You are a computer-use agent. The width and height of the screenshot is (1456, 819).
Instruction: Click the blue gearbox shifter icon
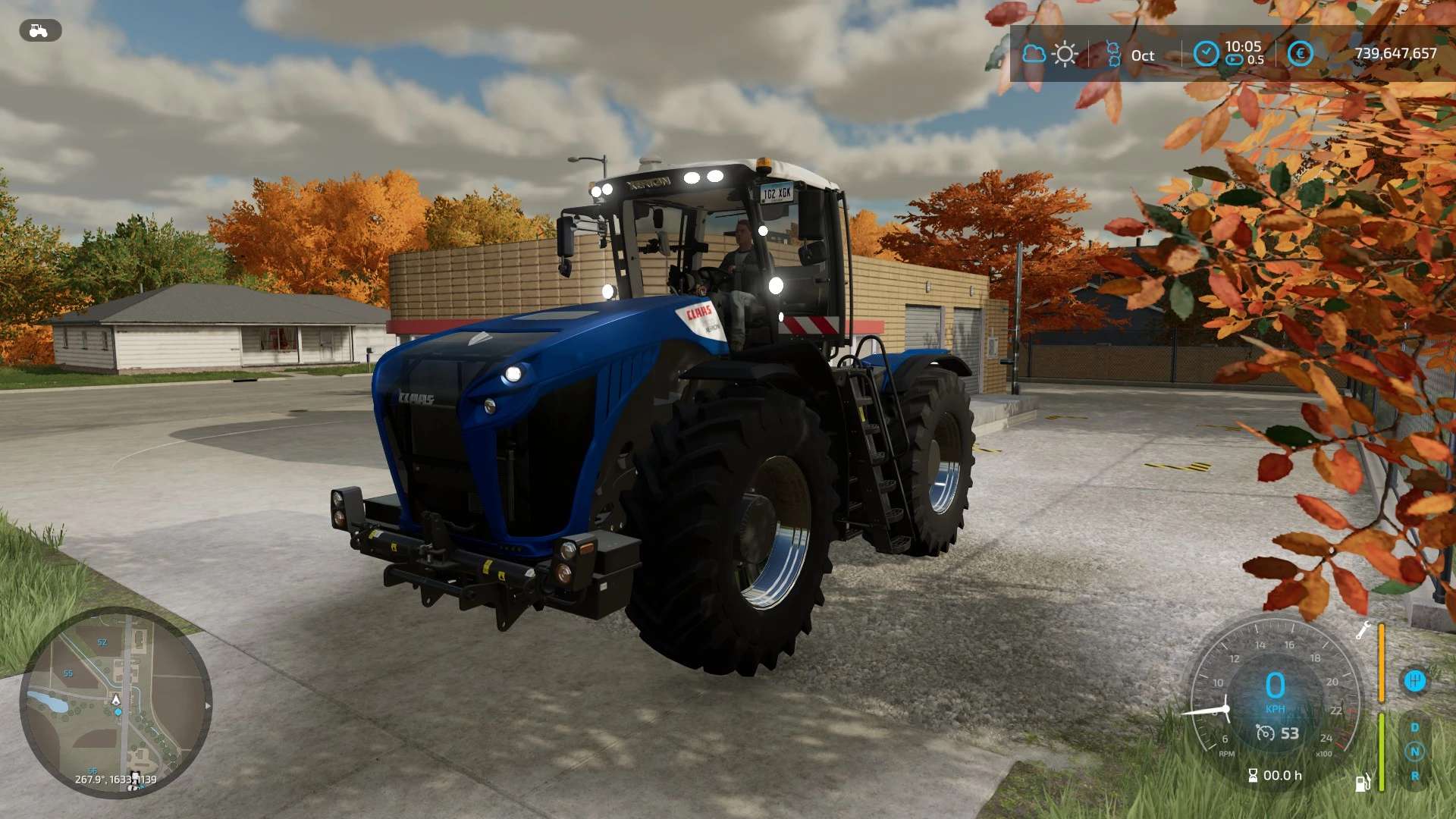[1414, 680]
